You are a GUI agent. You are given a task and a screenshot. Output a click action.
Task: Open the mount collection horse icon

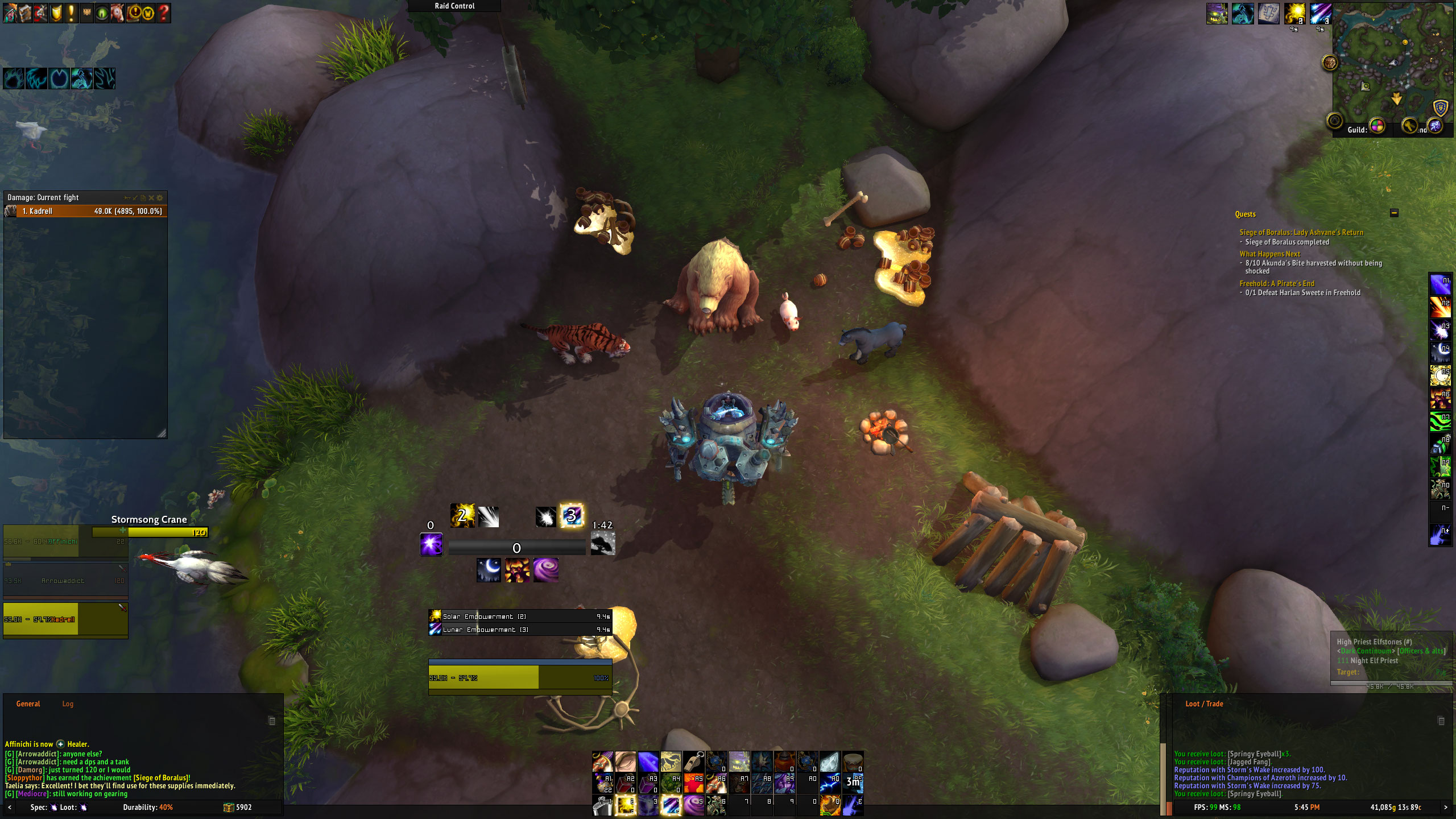(x=117, y=13)
